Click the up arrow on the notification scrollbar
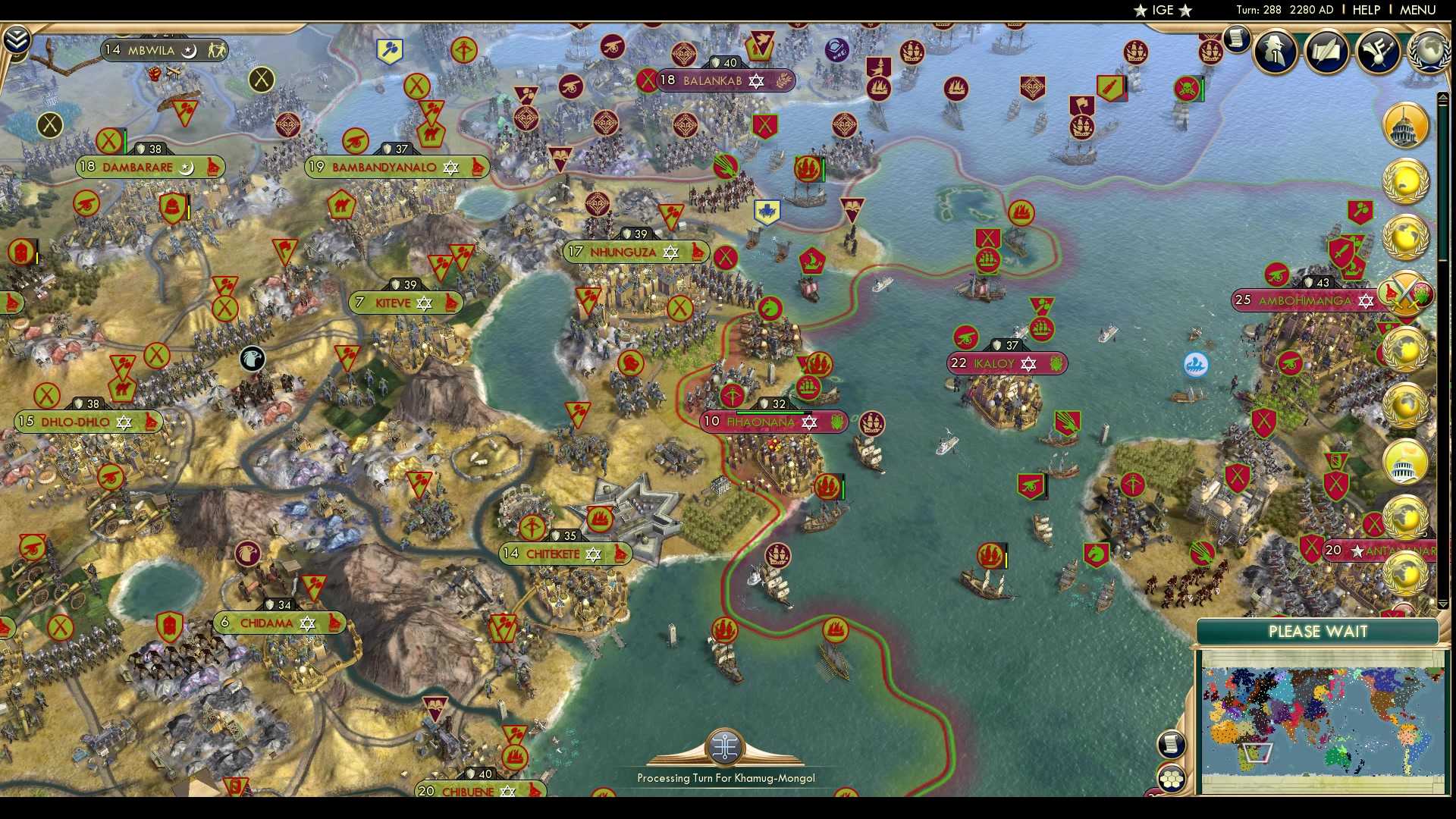1456x819 pixels. [1444, 95]
